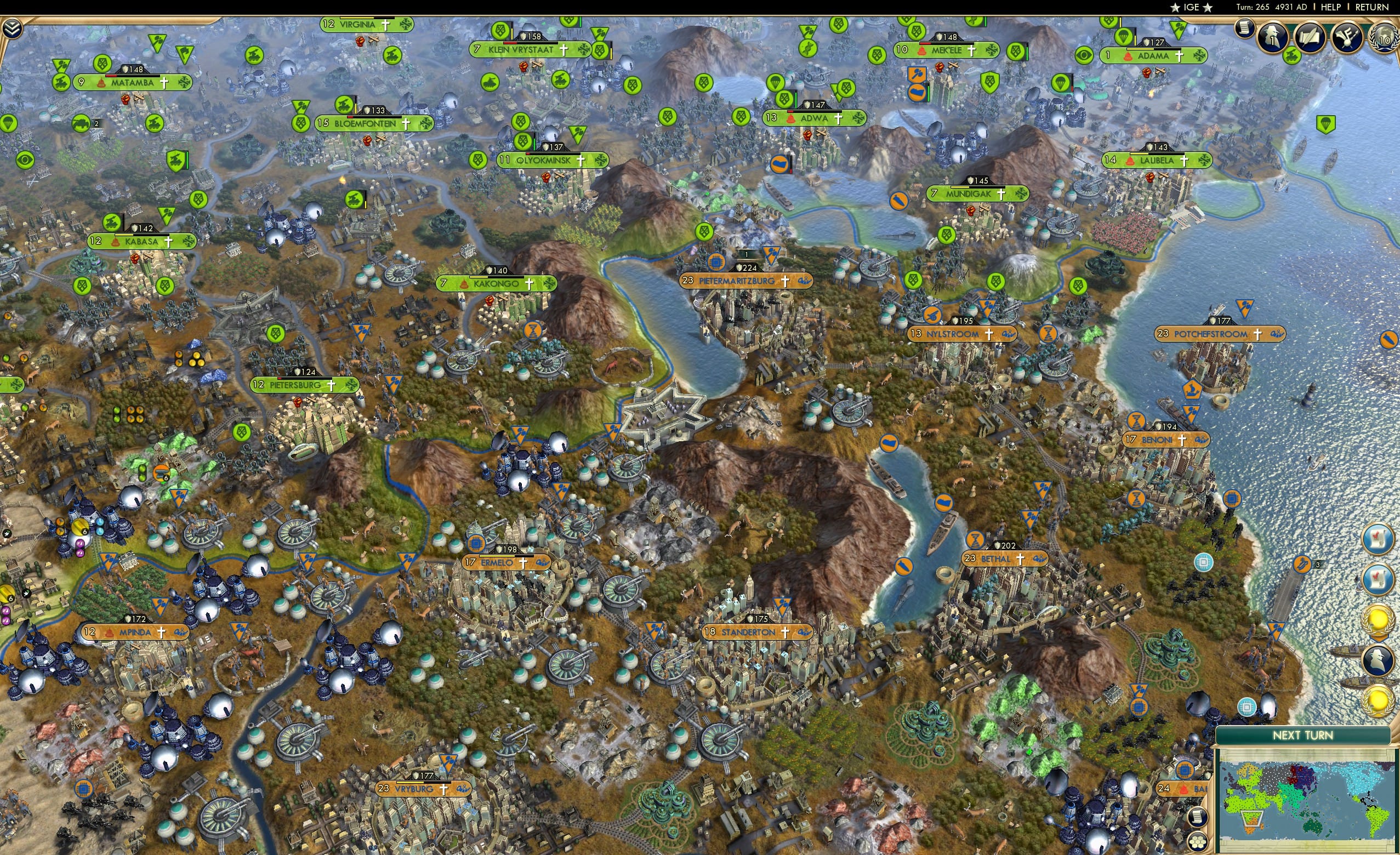
Task: Click the World Congress session icon numbered 10
Action: 1385,37
